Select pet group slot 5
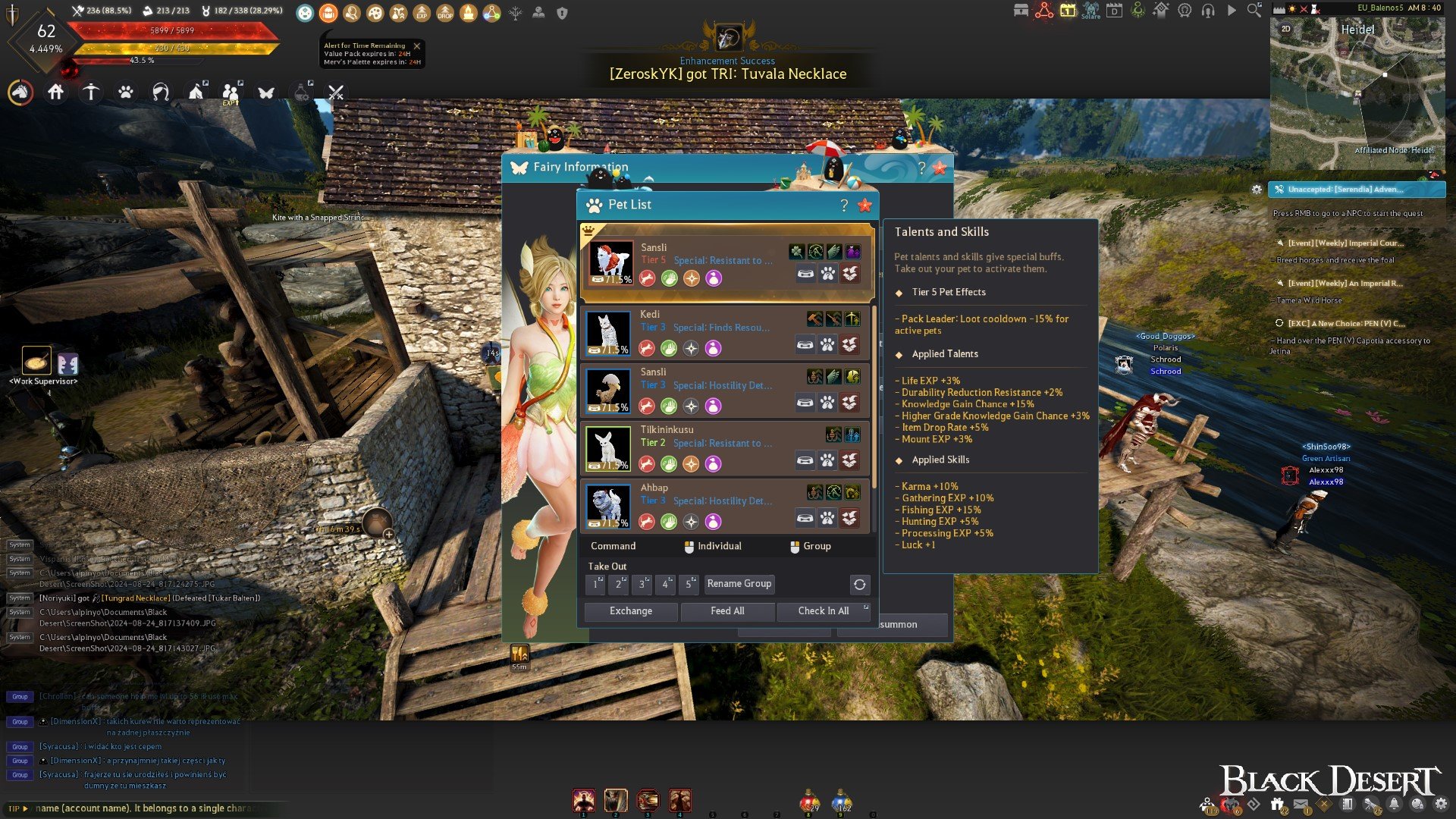Screen dimensions: 1456x819 [x=689, y=584]
